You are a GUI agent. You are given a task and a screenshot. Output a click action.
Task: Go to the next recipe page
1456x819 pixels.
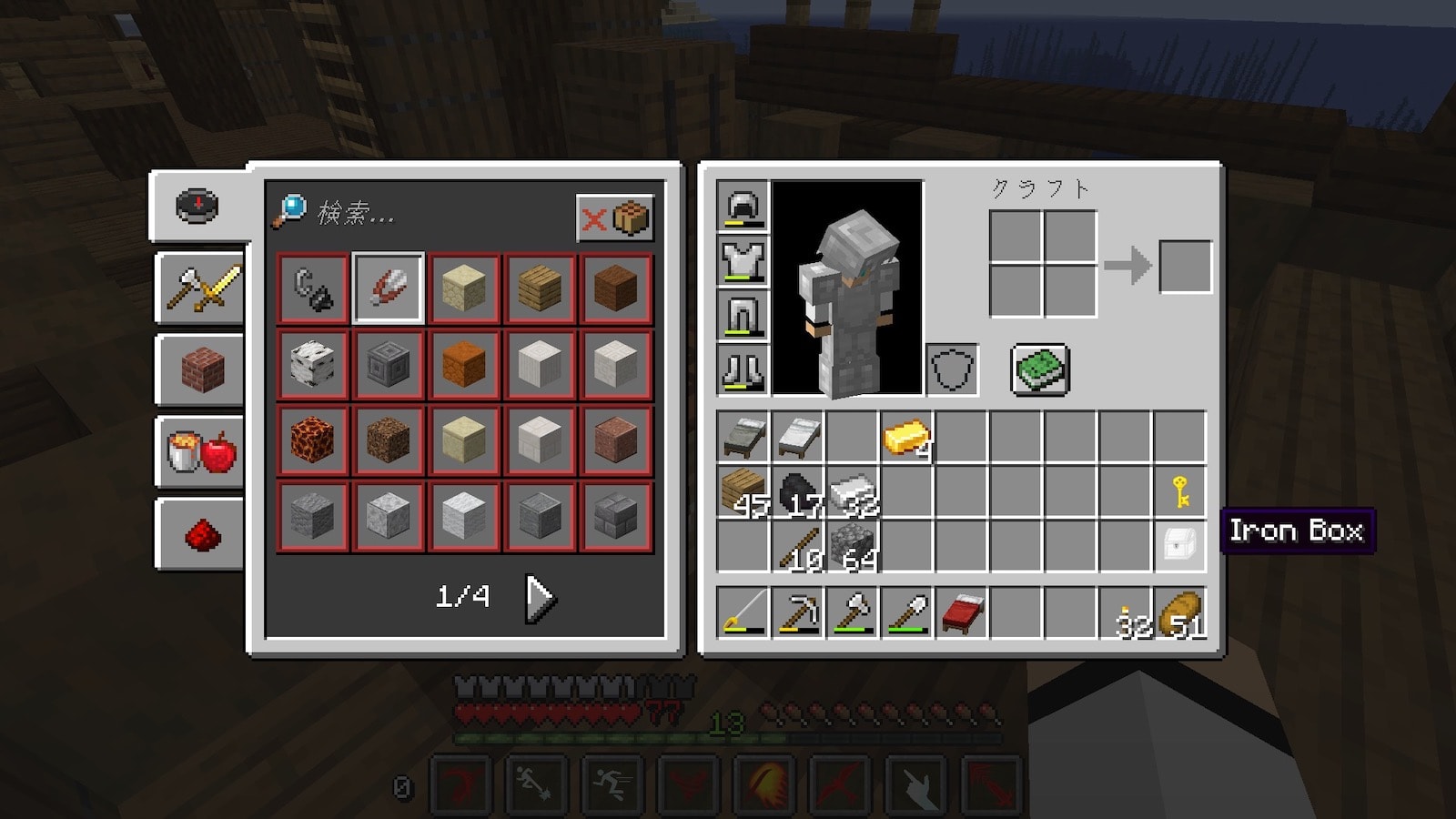(x=540, y=598)
